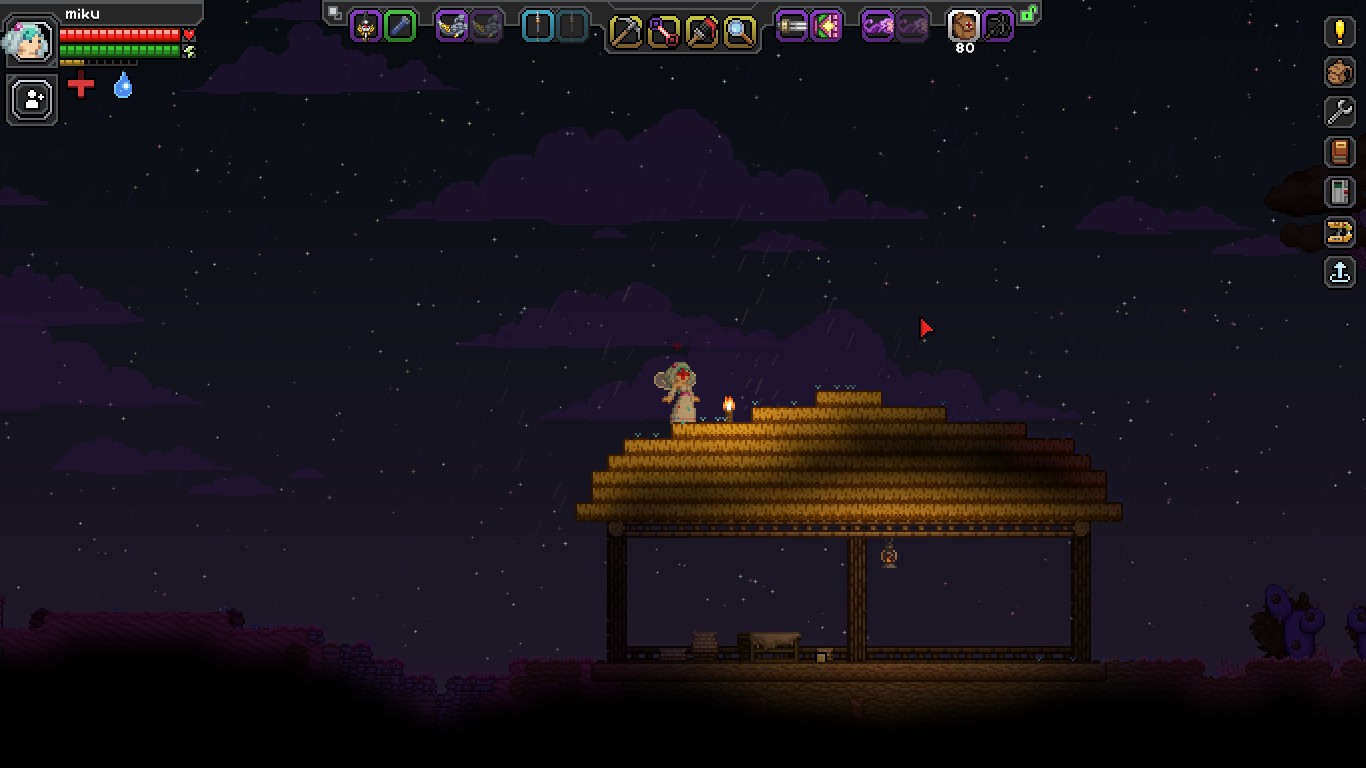Select the green-bordered blue rod hotbar slot
The image size is (1366, 768).
pyautogui.click(x=400, y=26)
